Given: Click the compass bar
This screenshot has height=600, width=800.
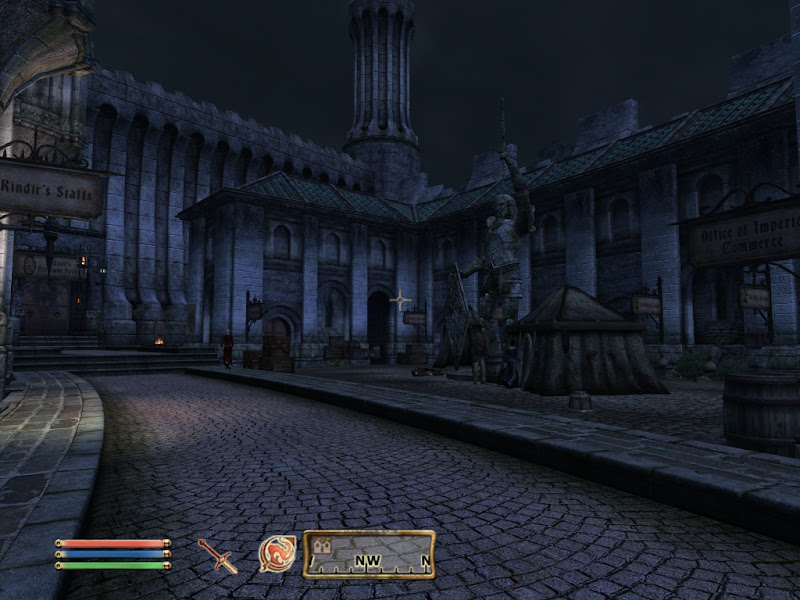Looking at the screenshot, I should coord(369,554).
